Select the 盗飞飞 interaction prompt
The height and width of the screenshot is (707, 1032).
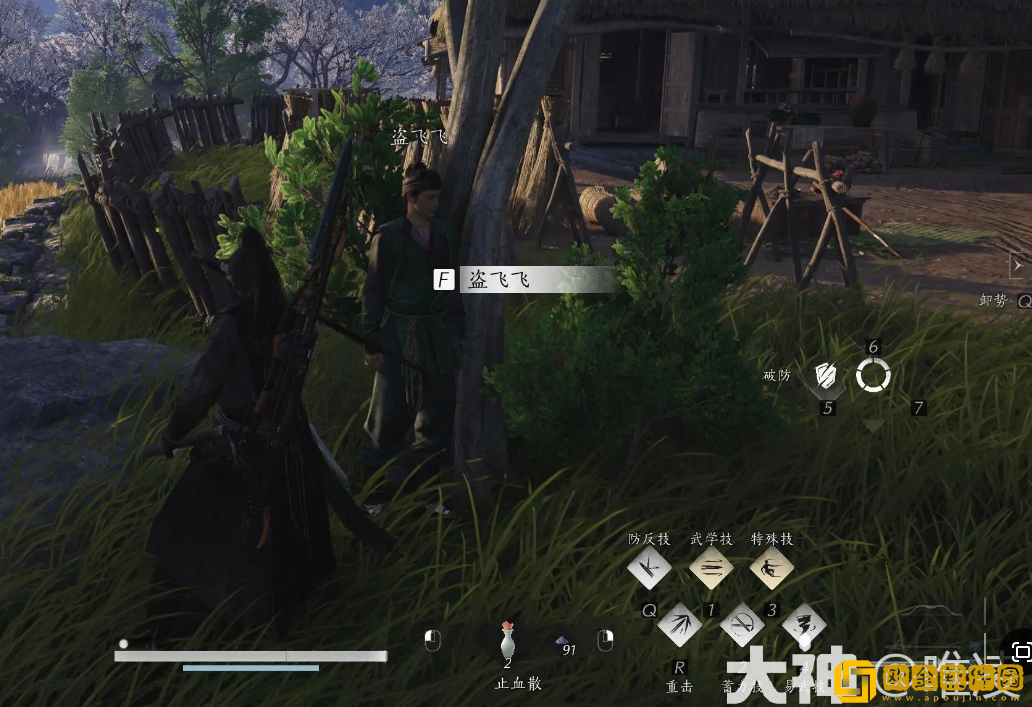(x=526, y=280)
